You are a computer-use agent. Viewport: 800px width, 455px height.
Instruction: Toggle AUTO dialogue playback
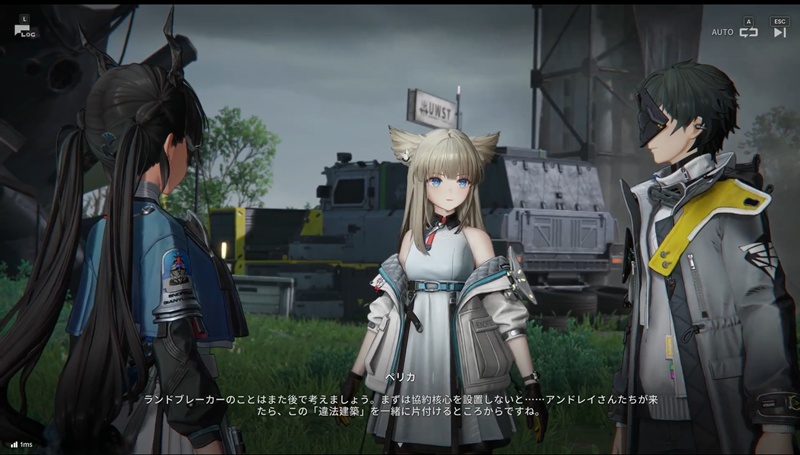tap(747, 32)
